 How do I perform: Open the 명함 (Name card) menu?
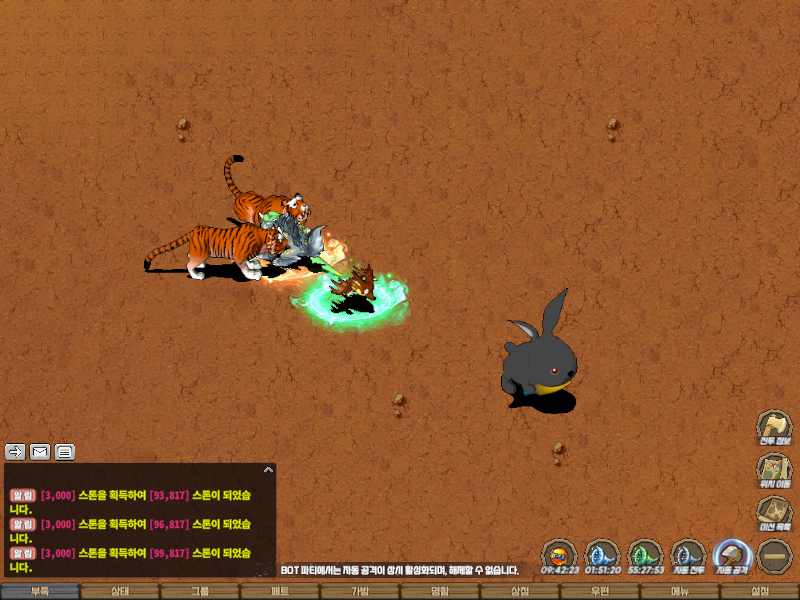[440, 591]
